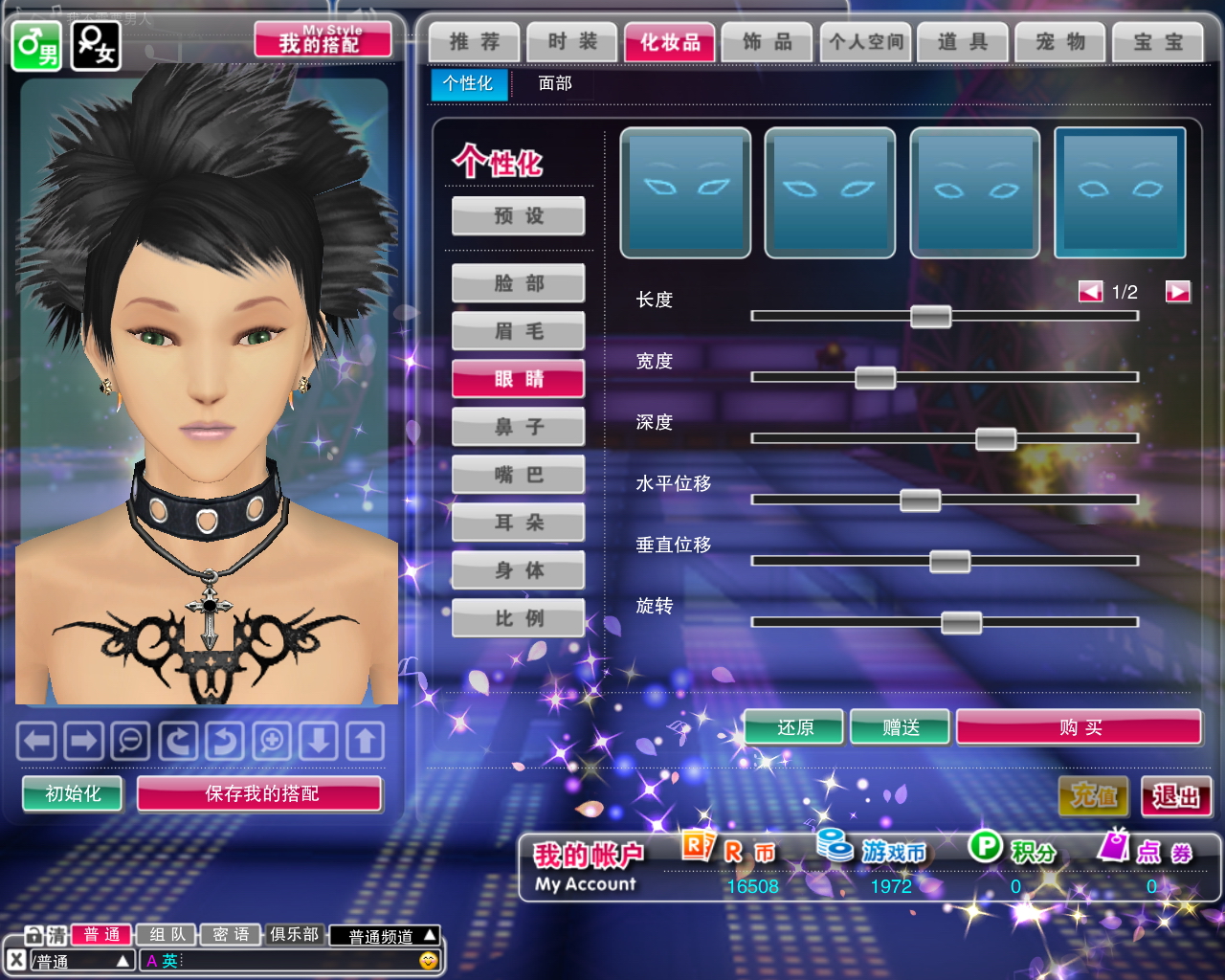Switch to the female gender icon

pyautogui.click(x=97, y=45)
